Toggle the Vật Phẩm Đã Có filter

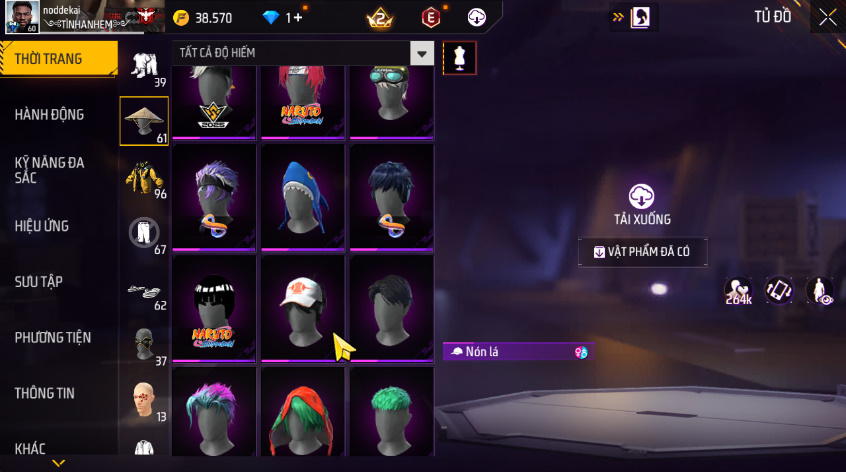pyautogui.click(x=642, y=252)
